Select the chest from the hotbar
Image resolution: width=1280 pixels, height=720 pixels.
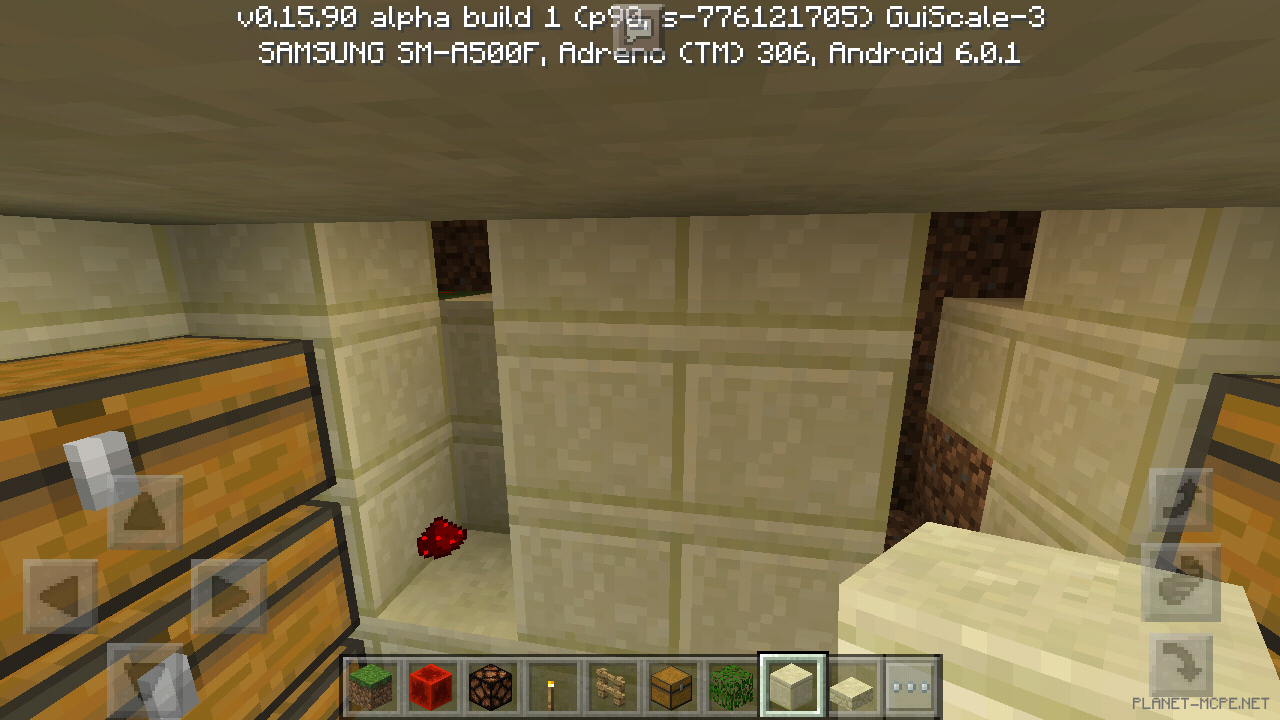coord(671,686)
